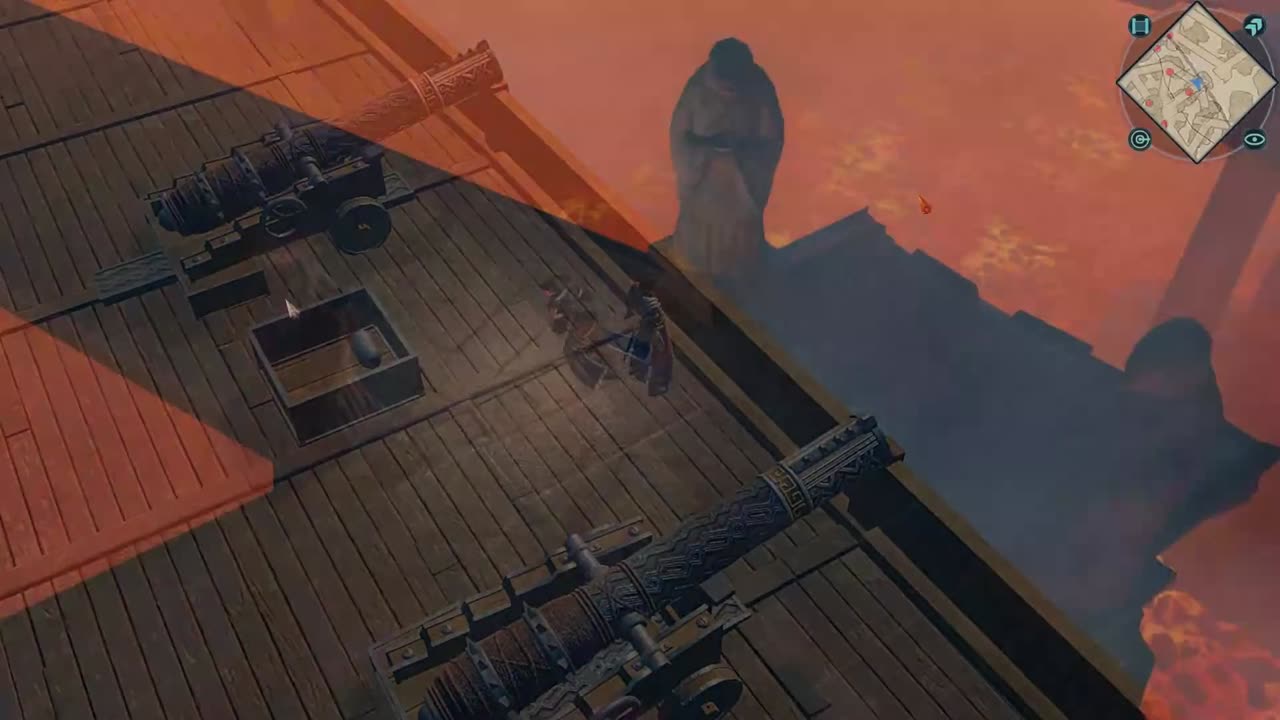Toggle the eye icon beside the minimap

pos(1254,139)
